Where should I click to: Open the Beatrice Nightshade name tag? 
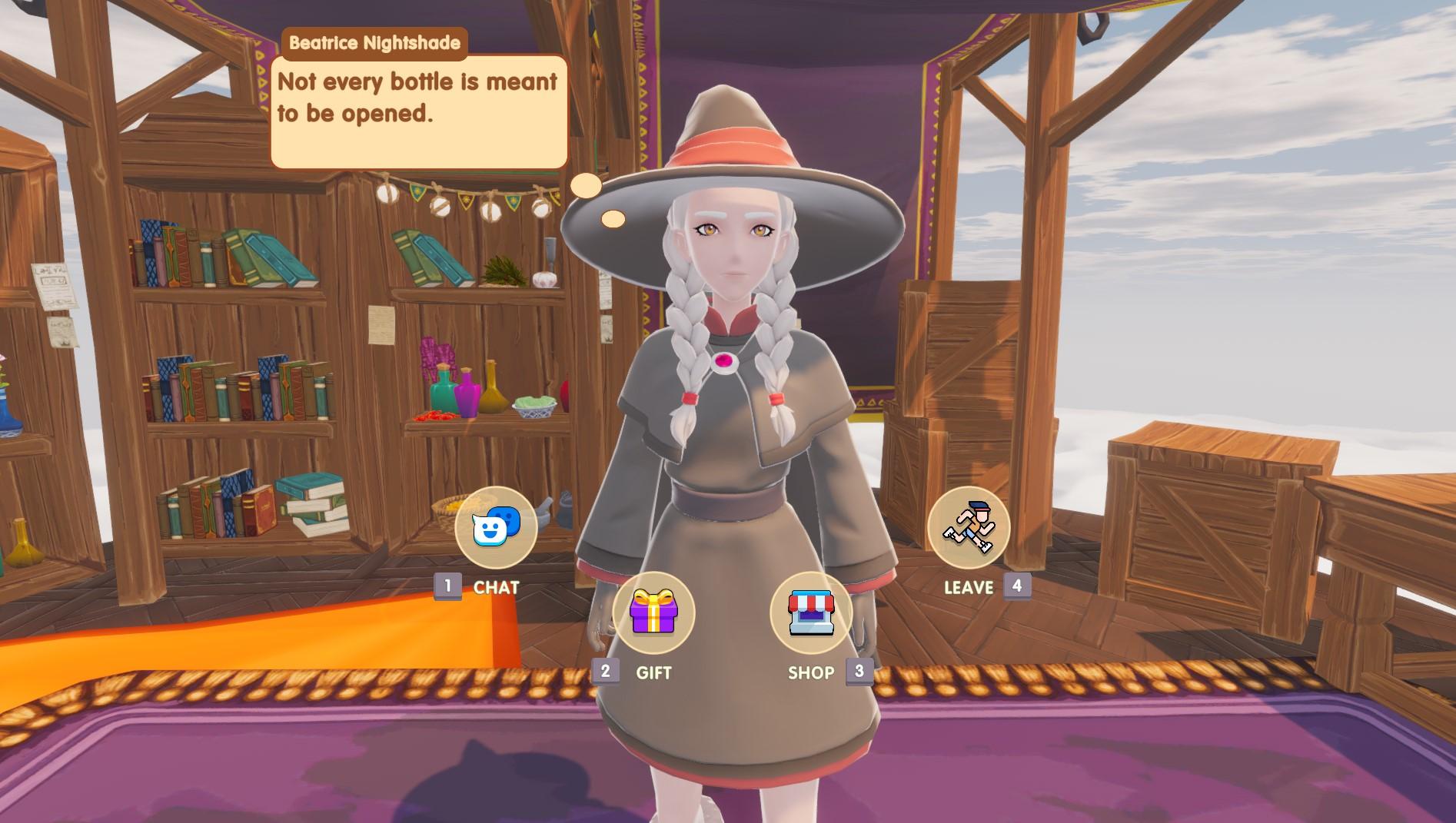click(x=376, y=44)
